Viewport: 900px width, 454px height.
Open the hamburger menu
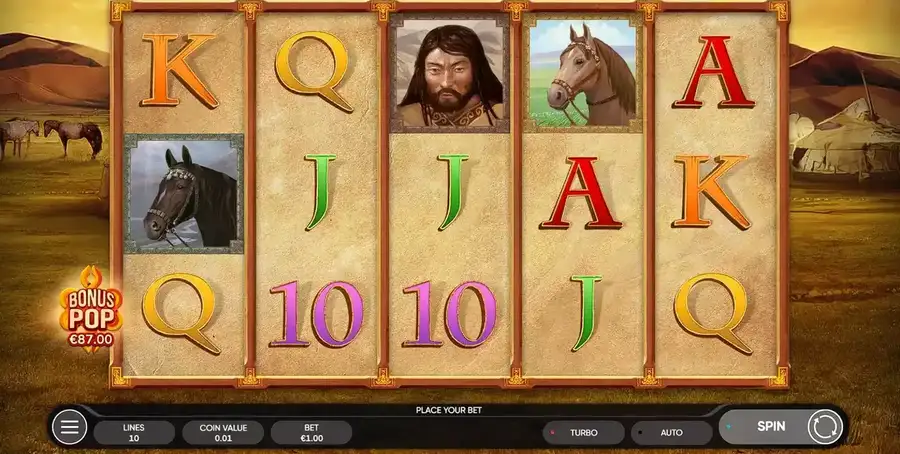(69, 429)
